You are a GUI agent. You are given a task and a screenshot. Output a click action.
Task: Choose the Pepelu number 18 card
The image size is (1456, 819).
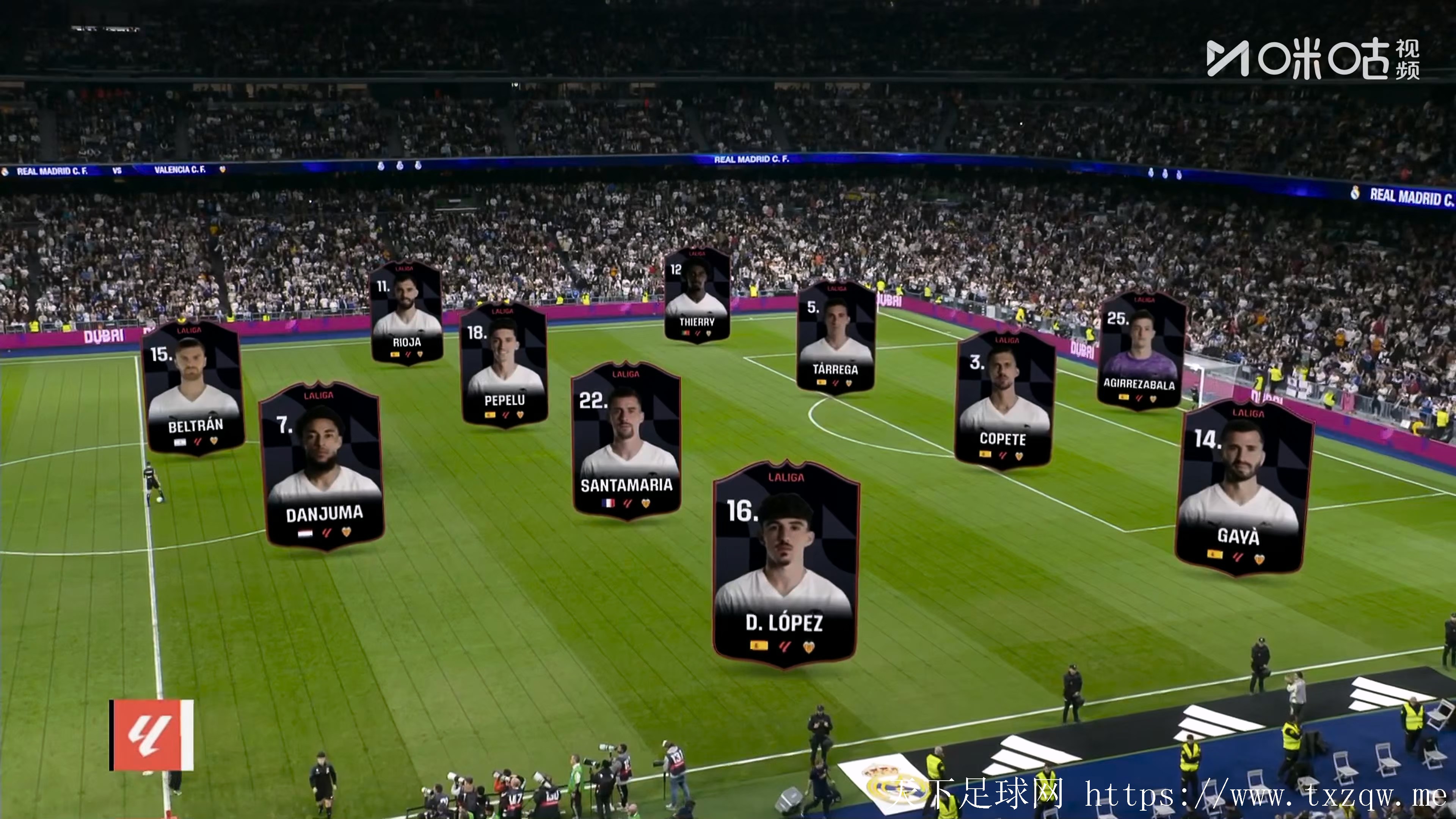click(504, 364)
